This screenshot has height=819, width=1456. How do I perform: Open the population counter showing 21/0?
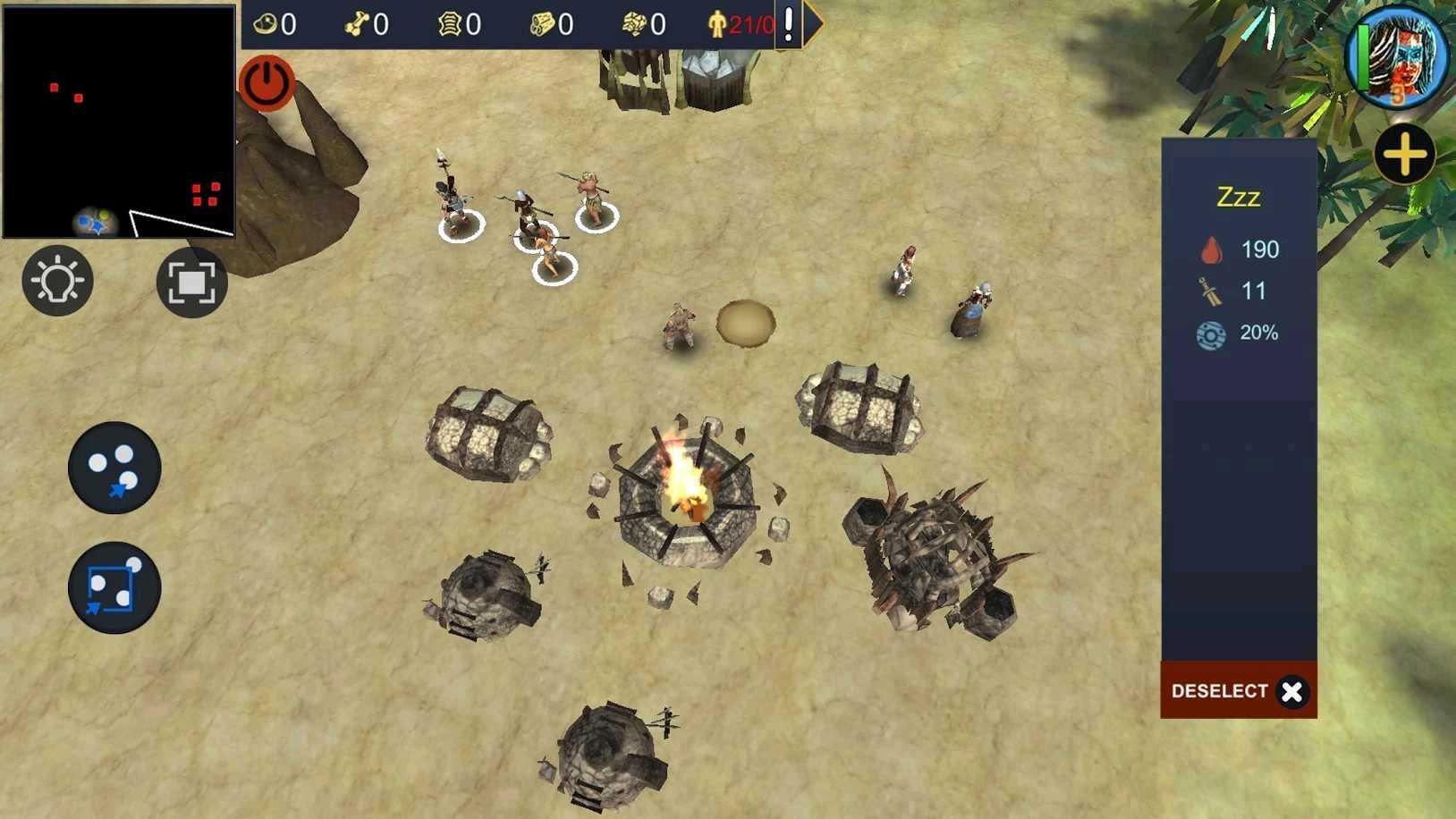[741, 24]
